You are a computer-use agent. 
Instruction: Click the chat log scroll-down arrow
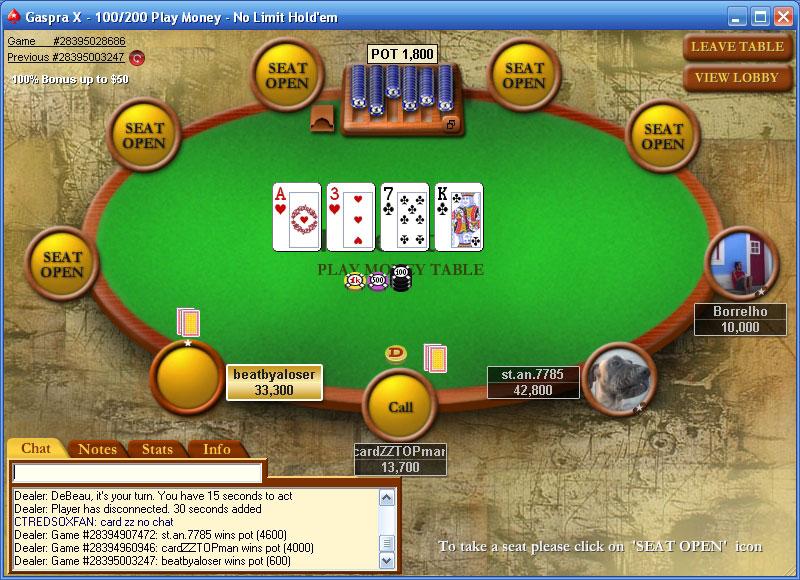tap(387, 561)
